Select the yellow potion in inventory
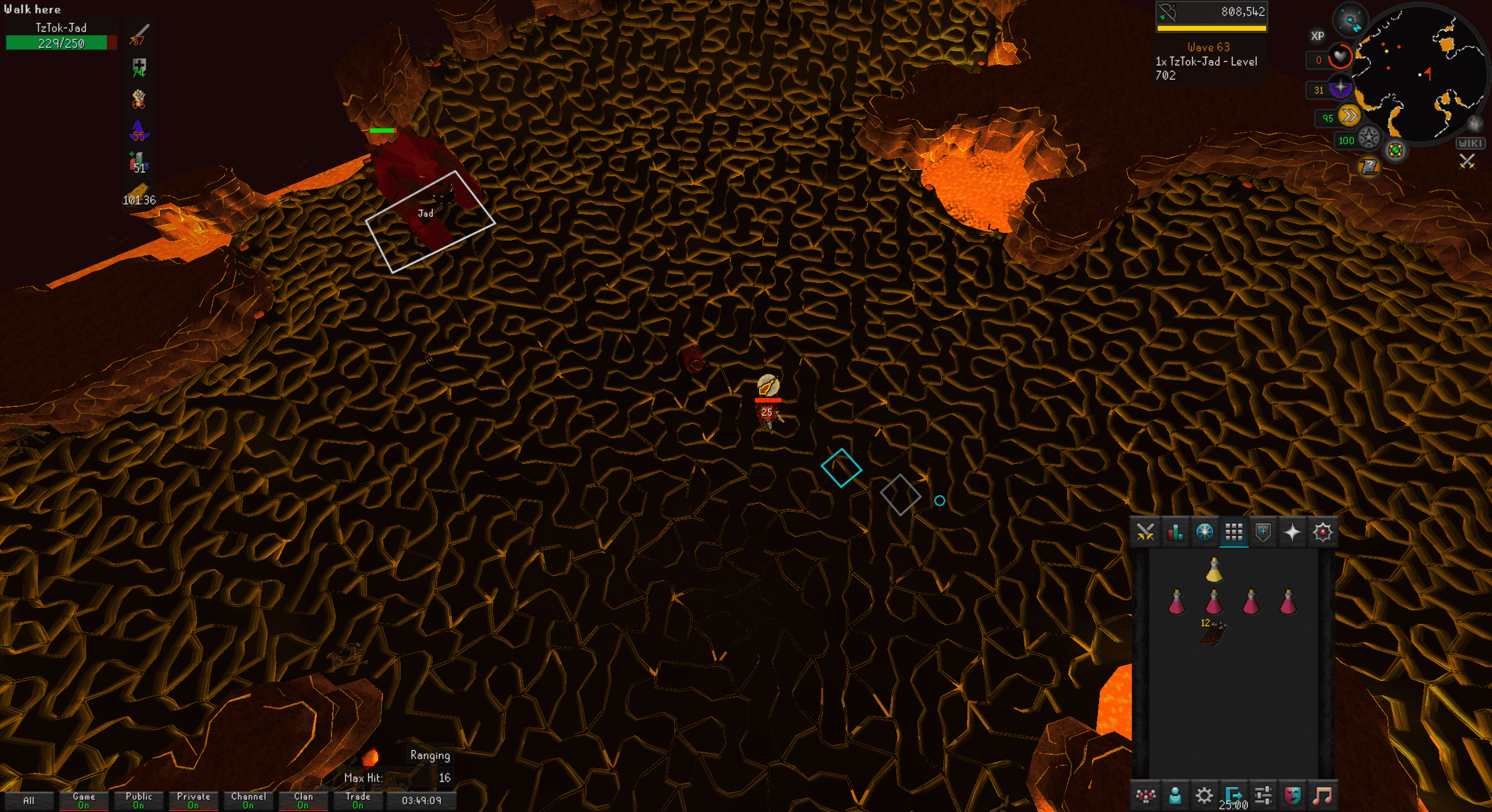 tap(1214, 570)
